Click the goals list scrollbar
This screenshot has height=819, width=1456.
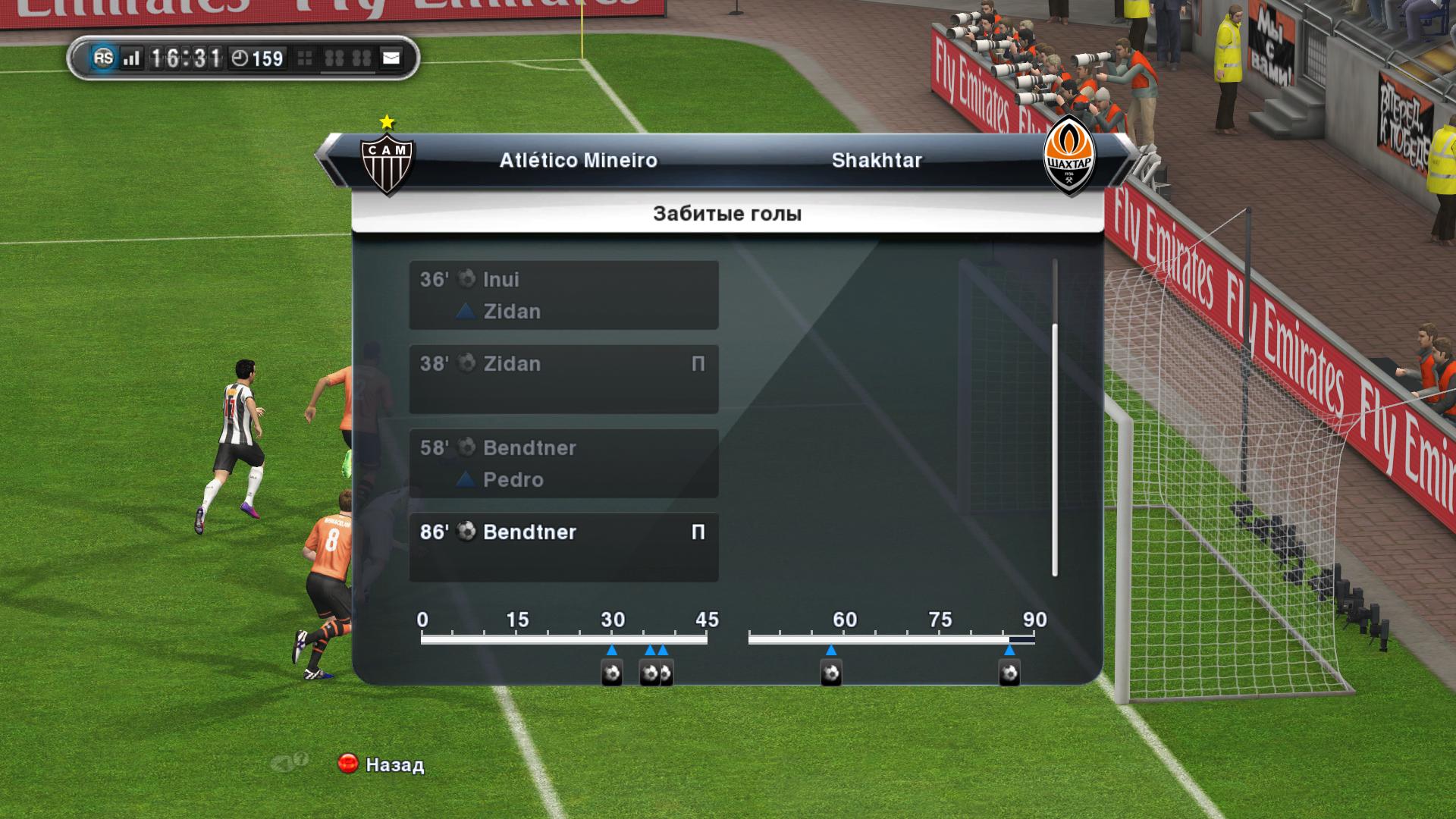pos(1054,450)
